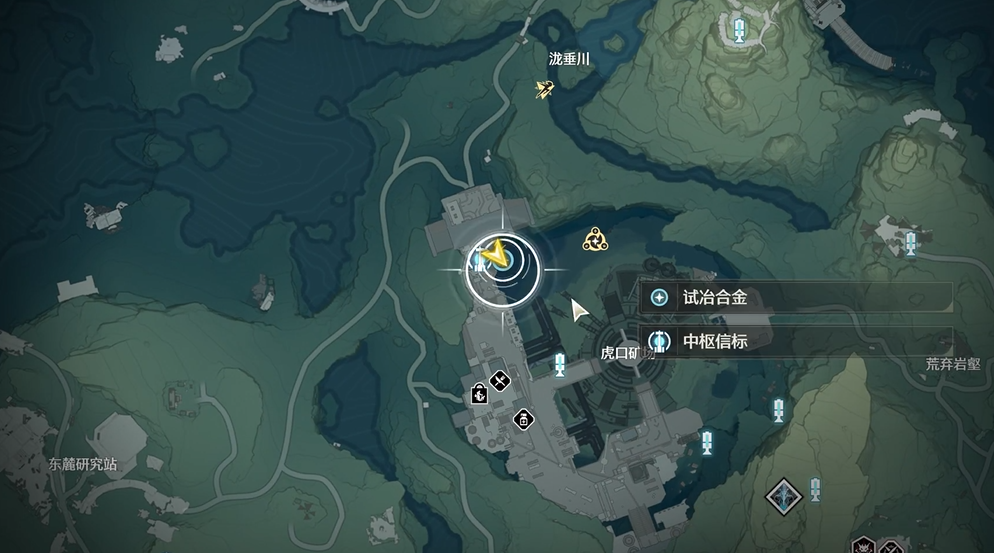Click the red horned monster hexagon marker
The image size is (994, 553).
coord(863,546)
